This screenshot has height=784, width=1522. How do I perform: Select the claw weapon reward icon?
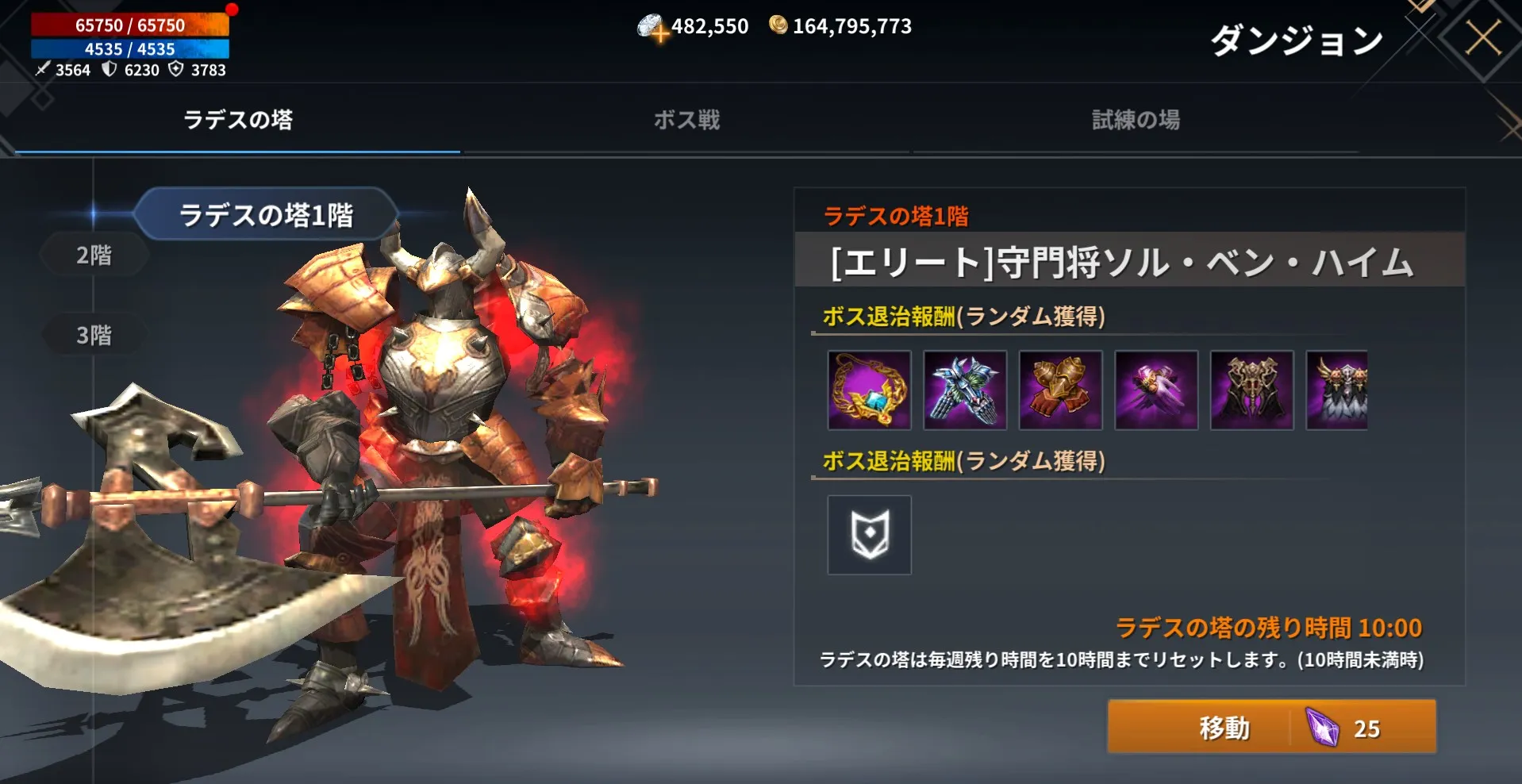point(964,390)
